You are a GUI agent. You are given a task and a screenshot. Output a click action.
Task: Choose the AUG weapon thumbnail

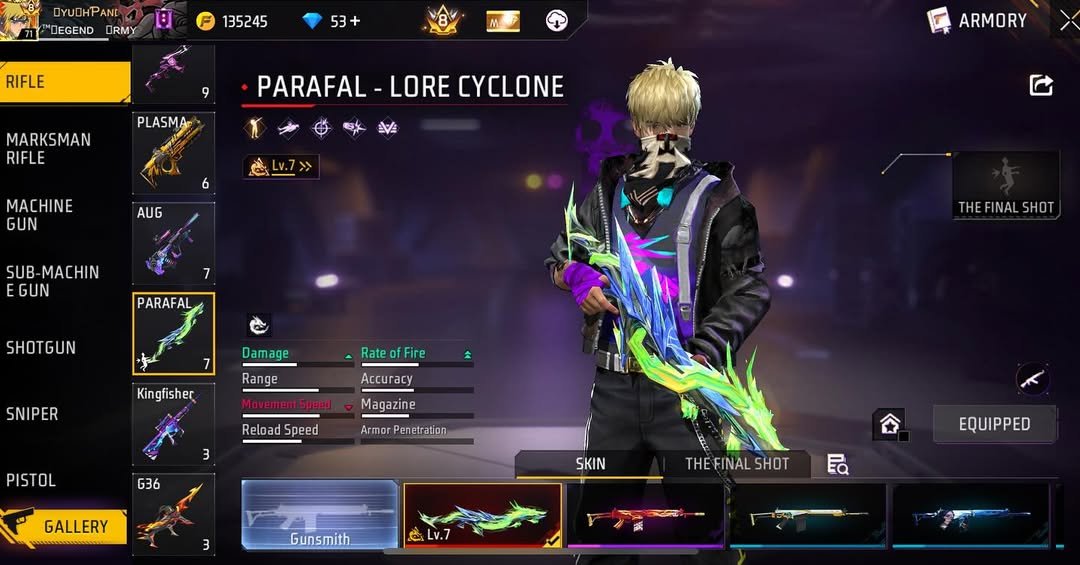(x=174, y=243)
